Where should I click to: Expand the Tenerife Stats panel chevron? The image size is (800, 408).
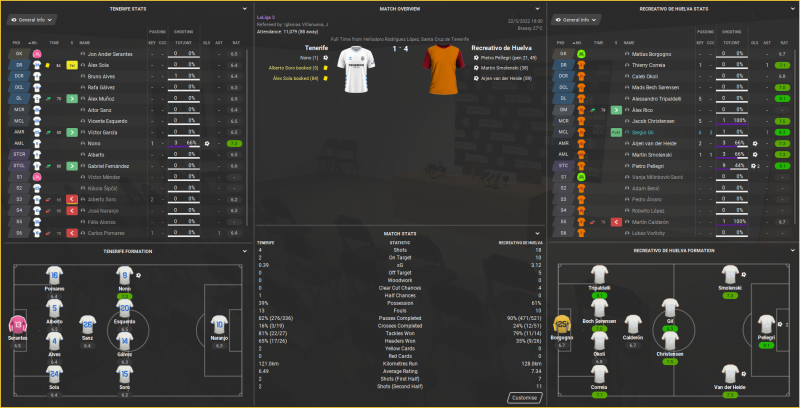pyautogui.click(x=243, y=8)
